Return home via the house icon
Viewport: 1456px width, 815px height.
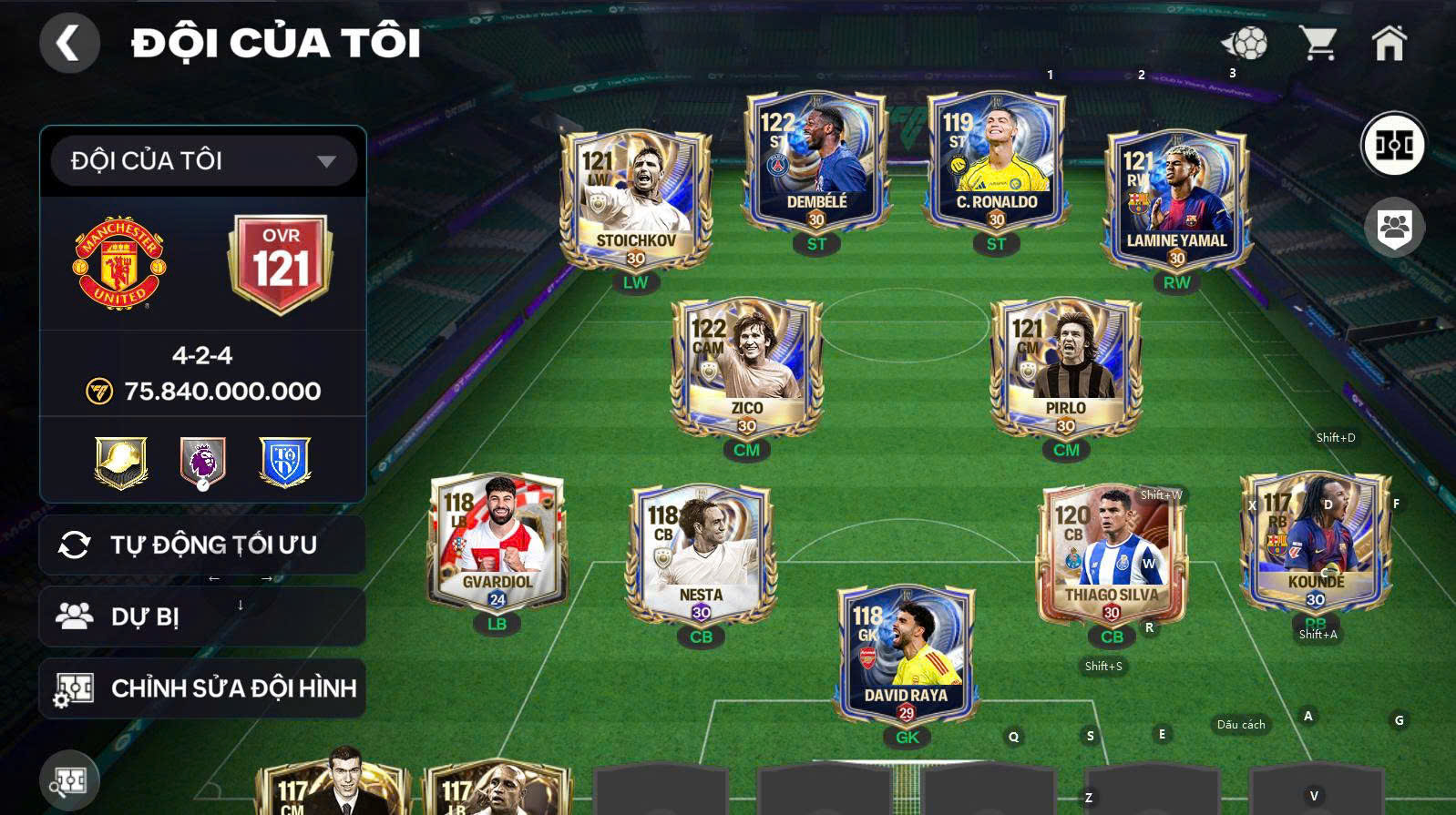click(x=1389, y=43)
